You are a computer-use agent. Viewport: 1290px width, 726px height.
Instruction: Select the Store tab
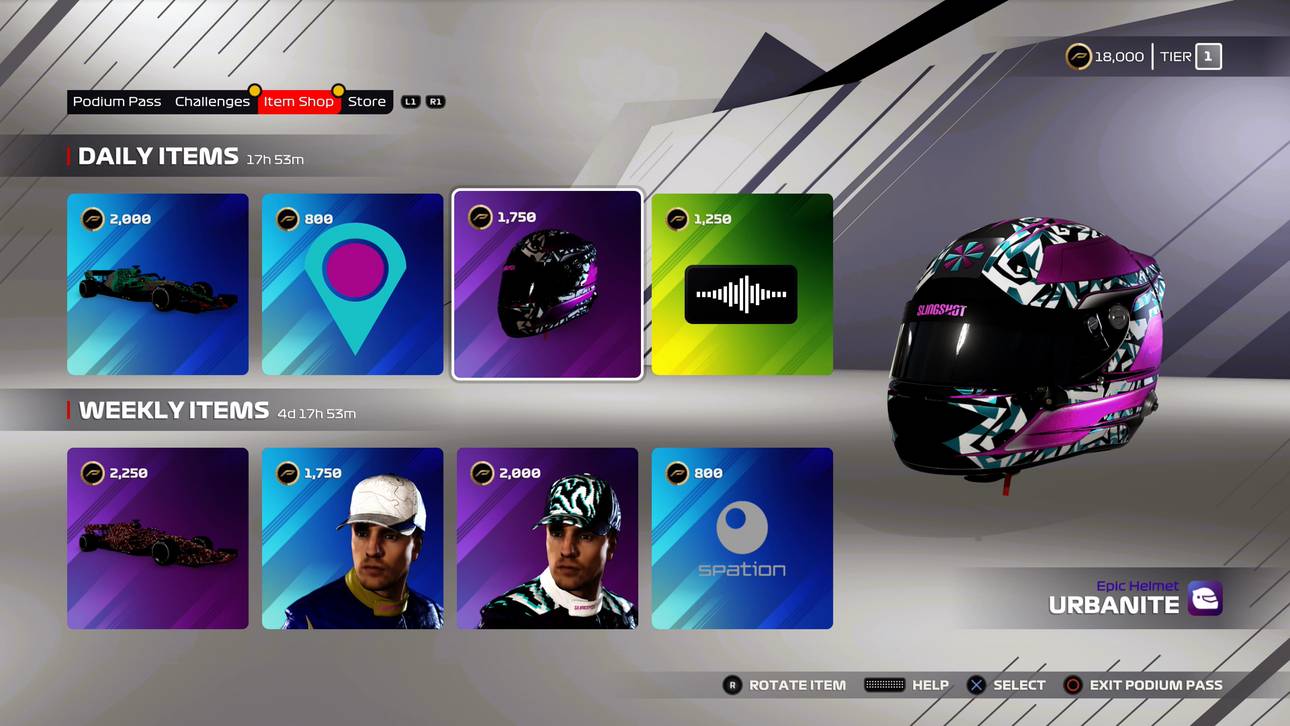(366, 101)
